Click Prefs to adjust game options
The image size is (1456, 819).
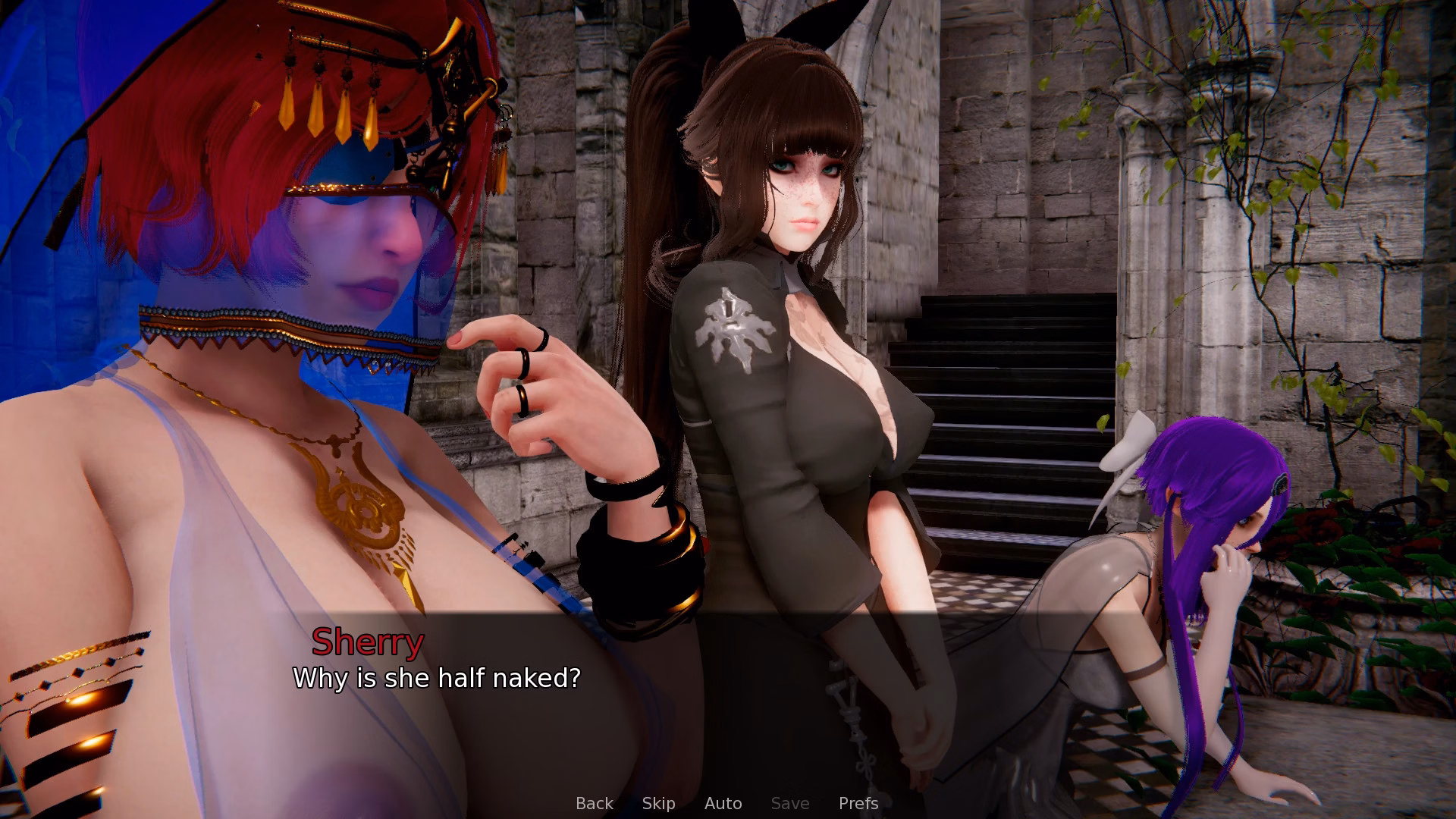click(858, 803)
